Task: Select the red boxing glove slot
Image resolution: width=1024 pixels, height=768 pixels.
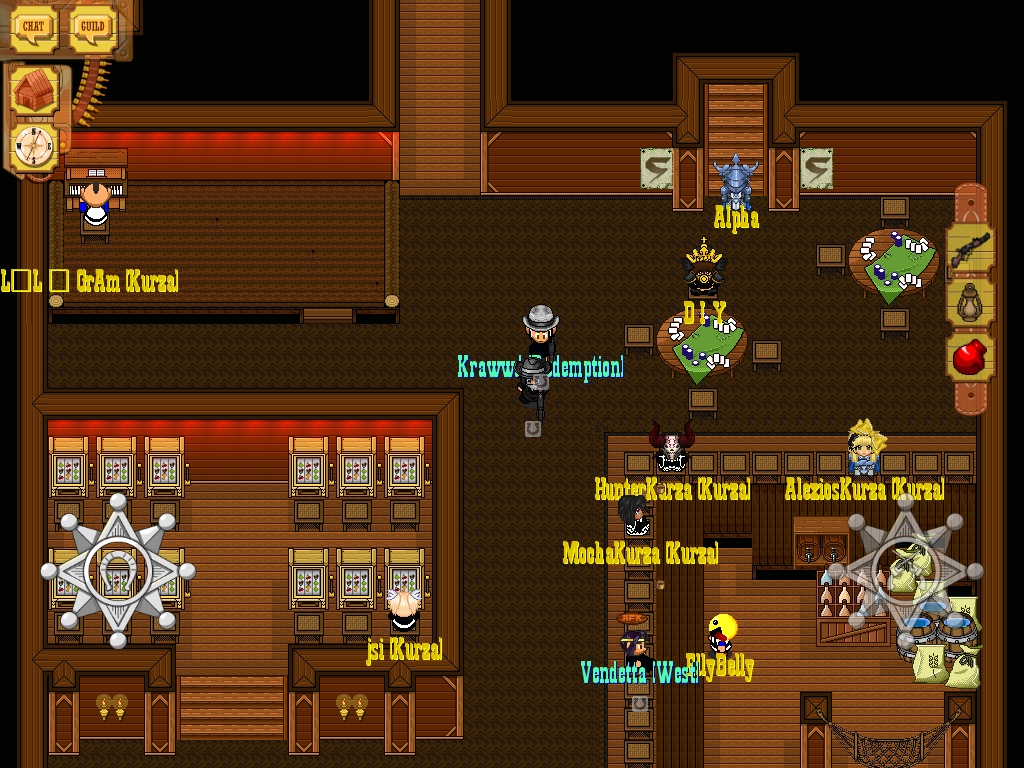Action: pyautogui.click(x=970, y=357)
